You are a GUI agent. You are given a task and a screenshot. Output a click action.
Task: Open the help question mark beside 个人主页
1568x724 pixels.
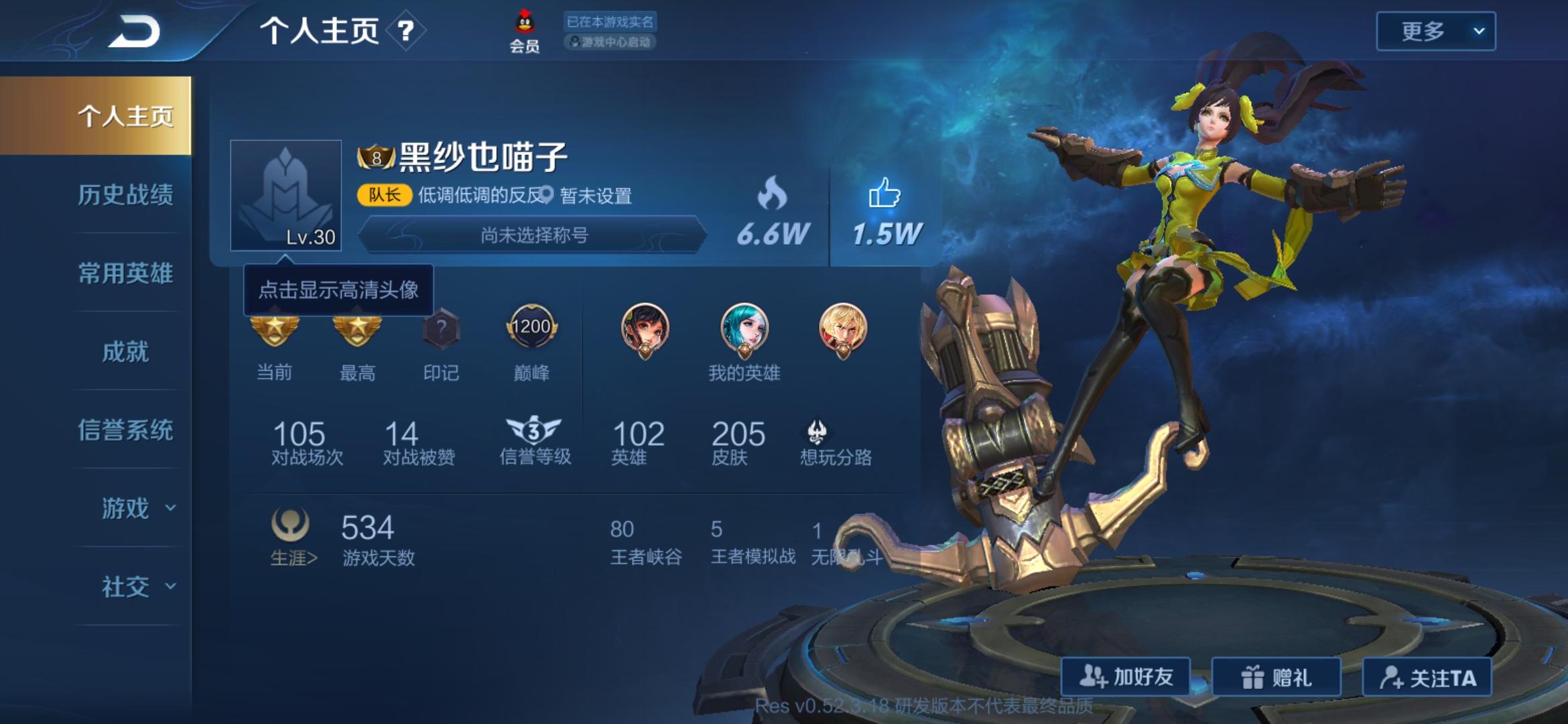pos(403,32)
